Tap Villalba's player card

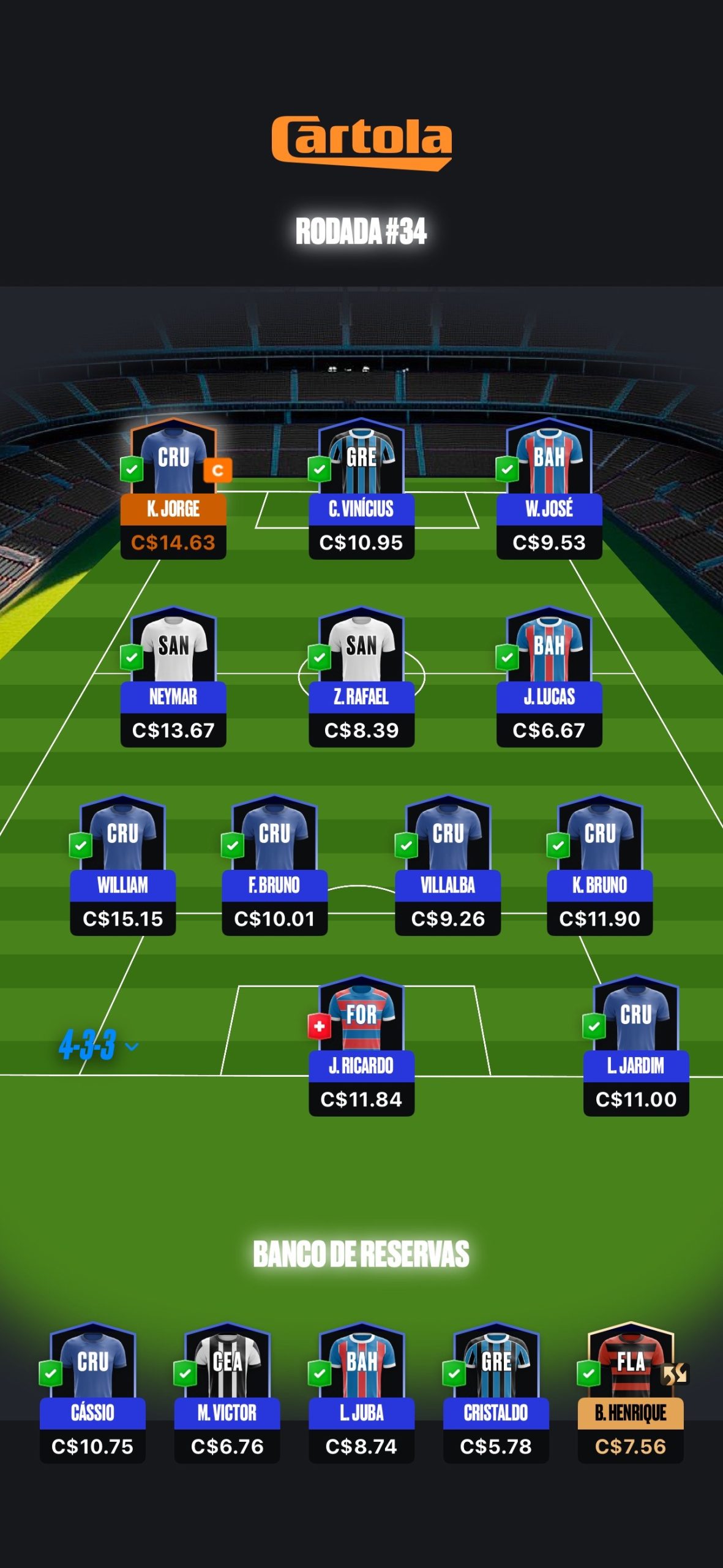click(448, 866)
